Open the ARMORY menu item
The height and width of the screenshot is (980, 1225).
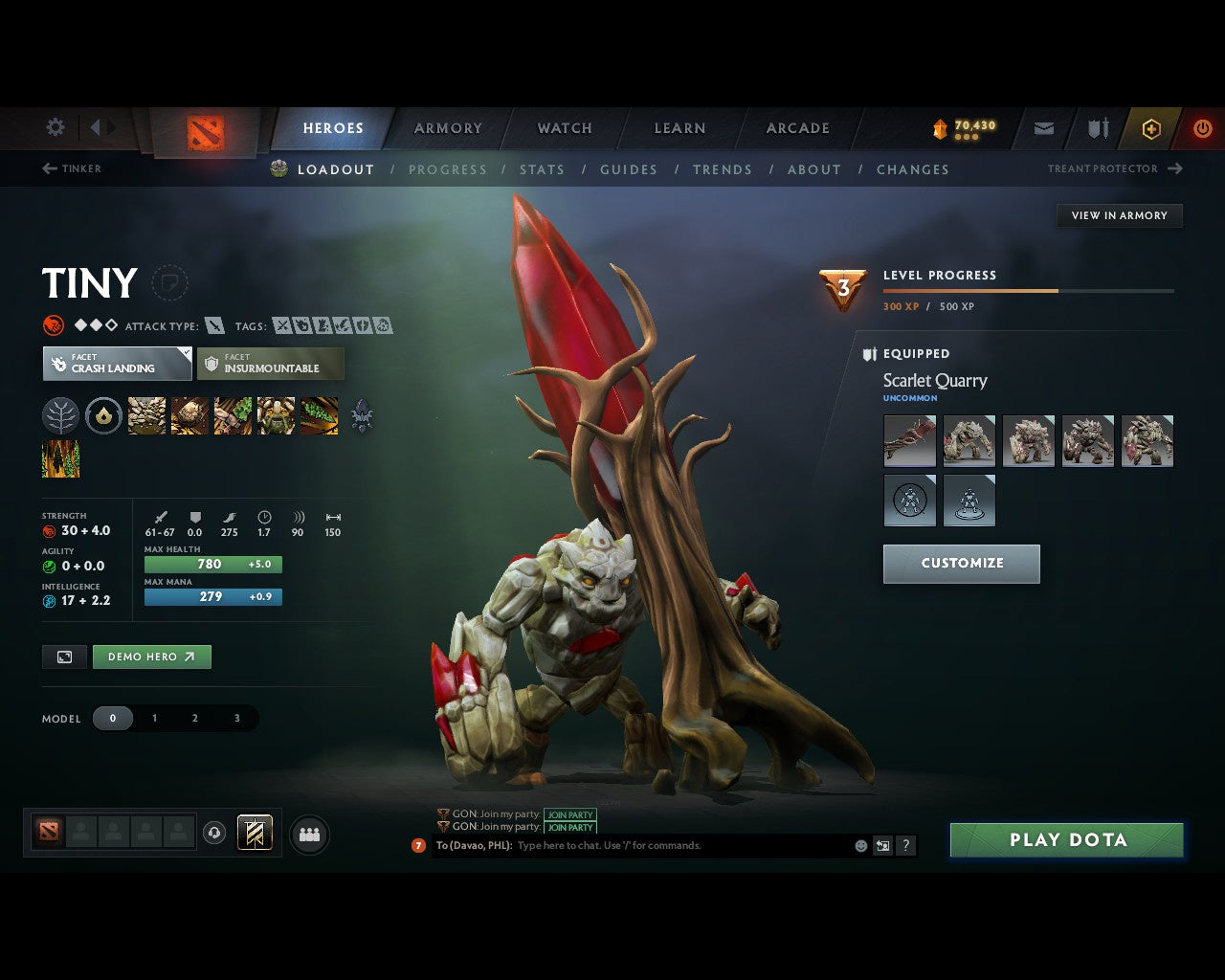(x=448, y=127)
